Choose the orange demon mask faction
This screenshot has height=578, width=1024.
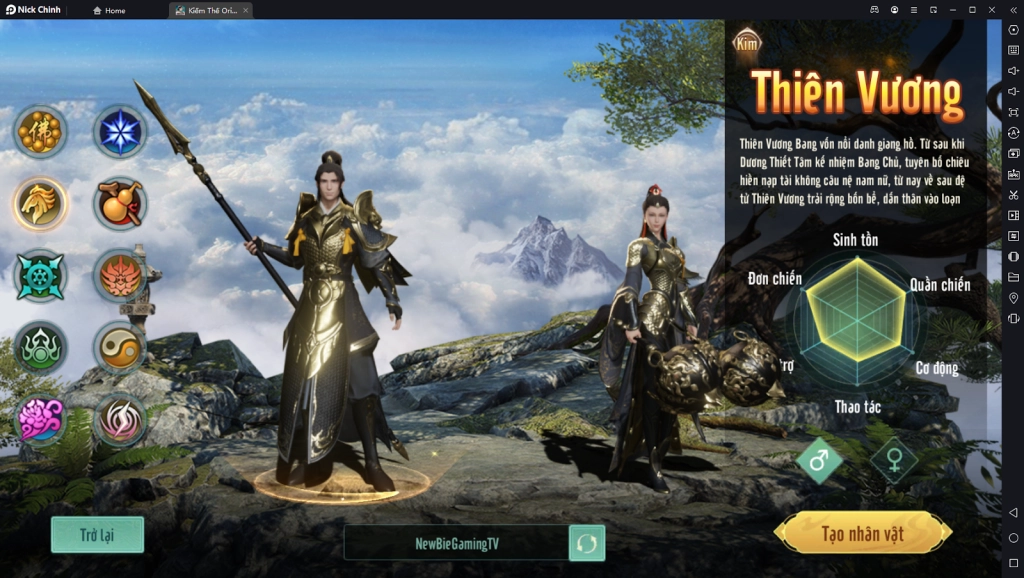(x=120, y=275)
